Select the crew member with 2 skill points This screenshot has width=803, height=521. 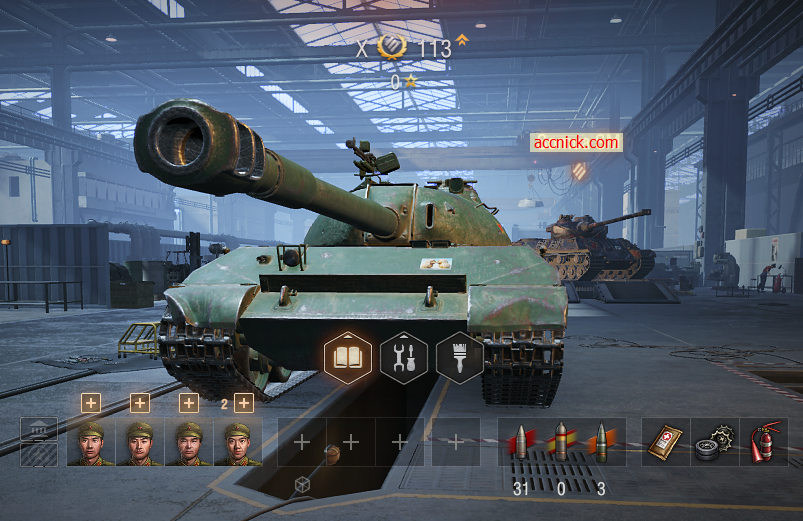pyautogui.click(x=237, y=441)
